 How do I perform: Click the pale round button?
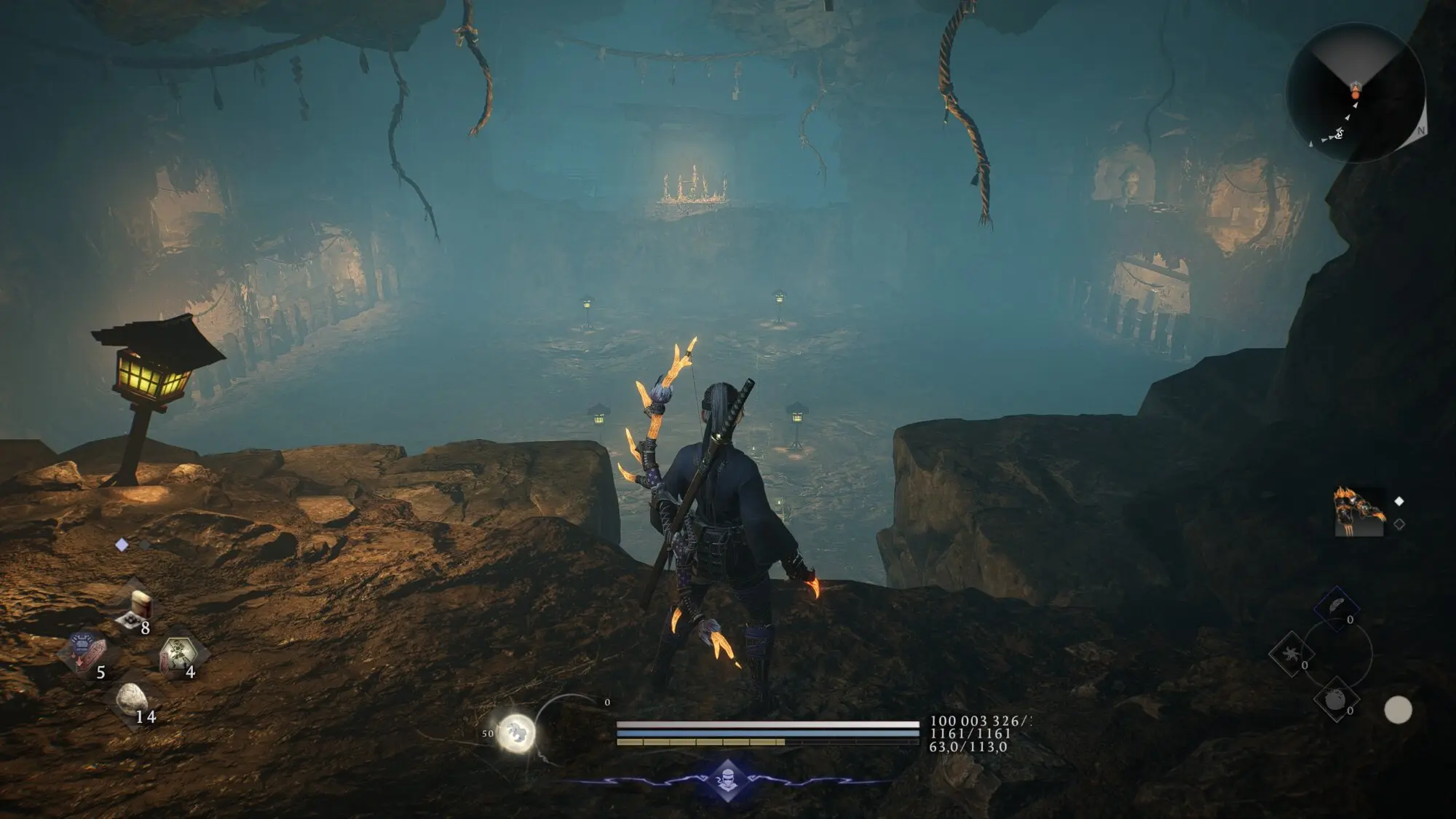click(1398, 710)
